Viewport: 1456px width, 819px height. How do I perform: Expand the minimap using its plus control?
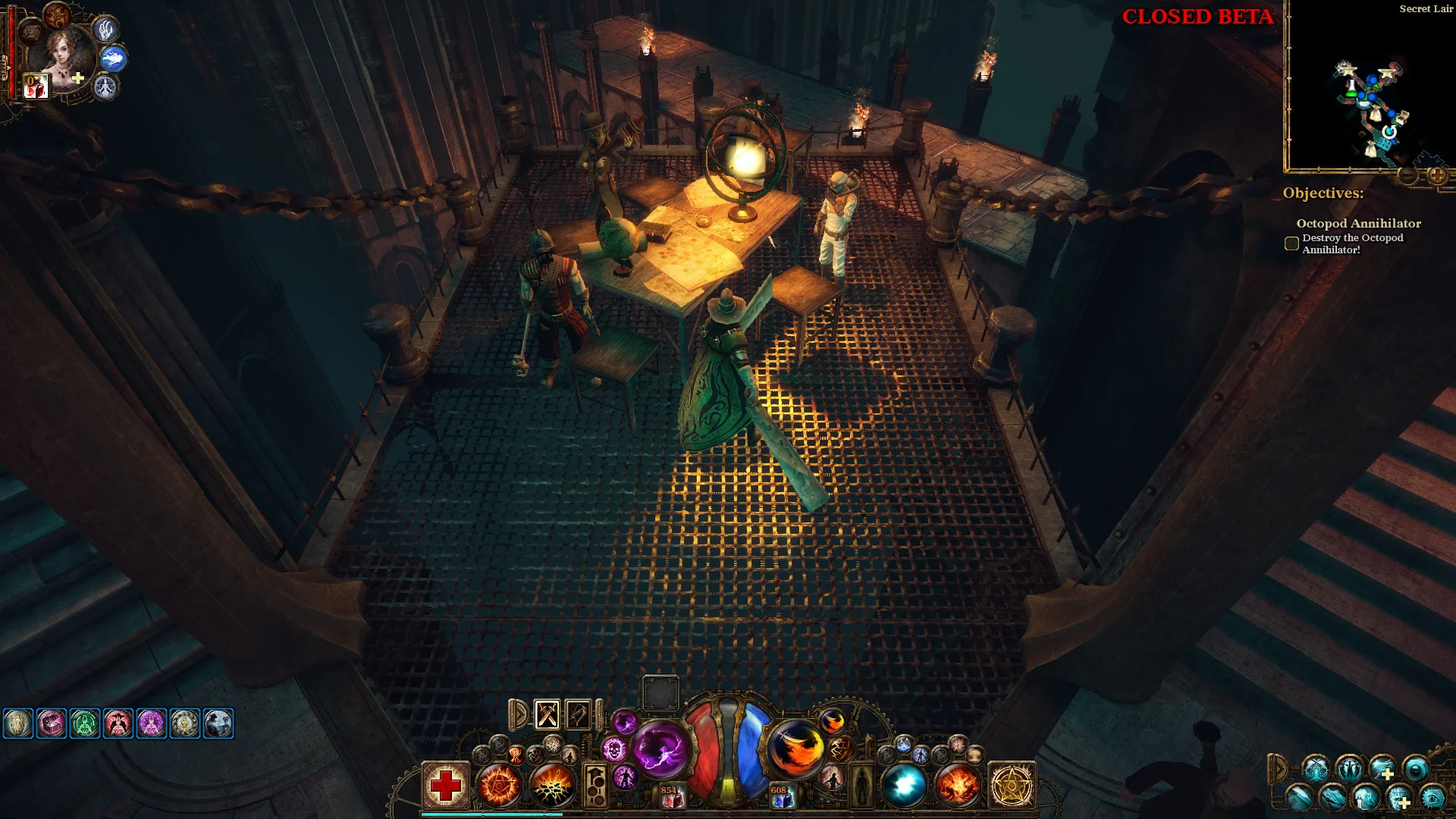[1437, 177]
